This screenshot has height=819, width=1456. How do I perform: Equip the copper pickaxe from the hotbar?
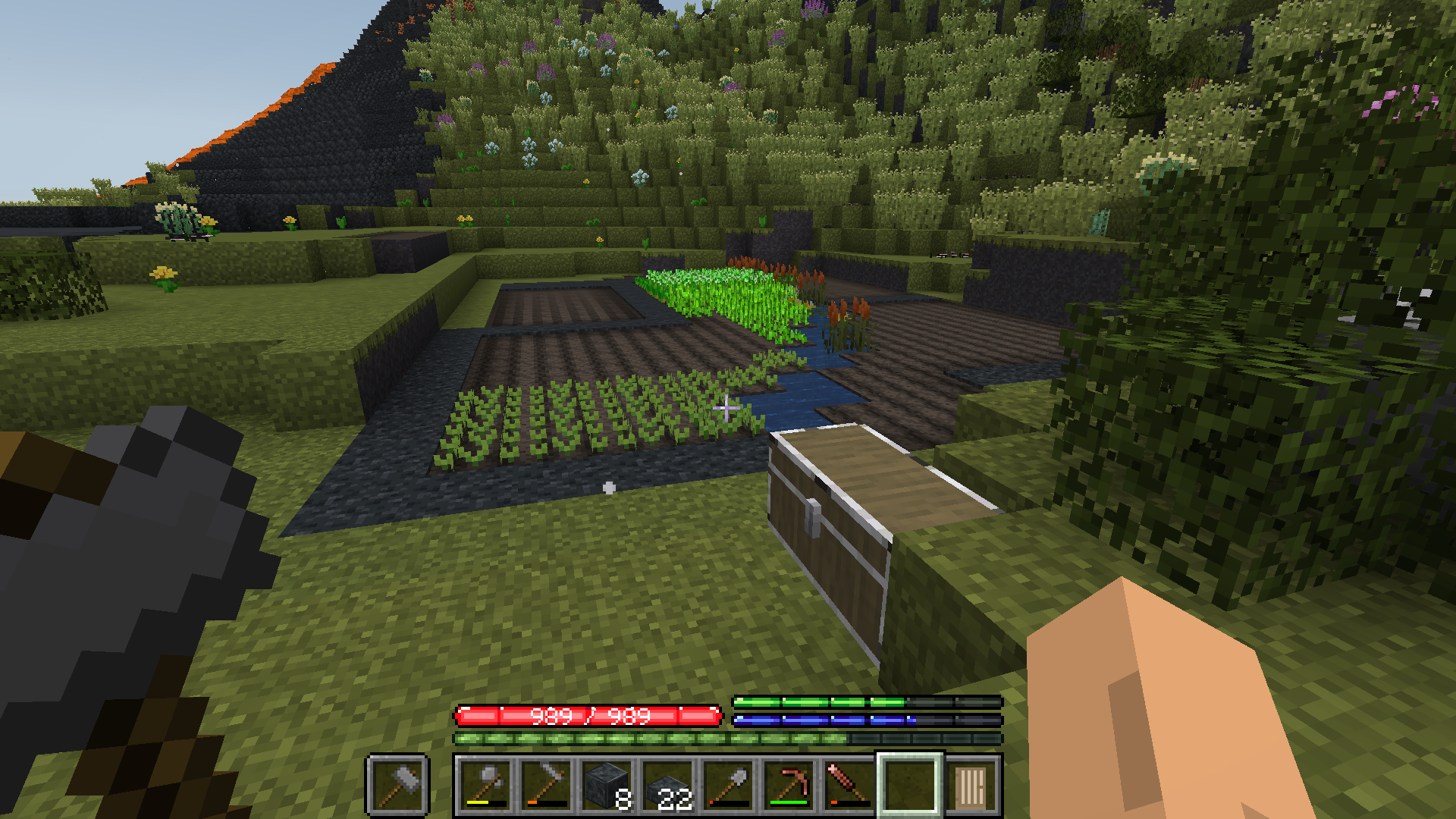pos(789,785)
